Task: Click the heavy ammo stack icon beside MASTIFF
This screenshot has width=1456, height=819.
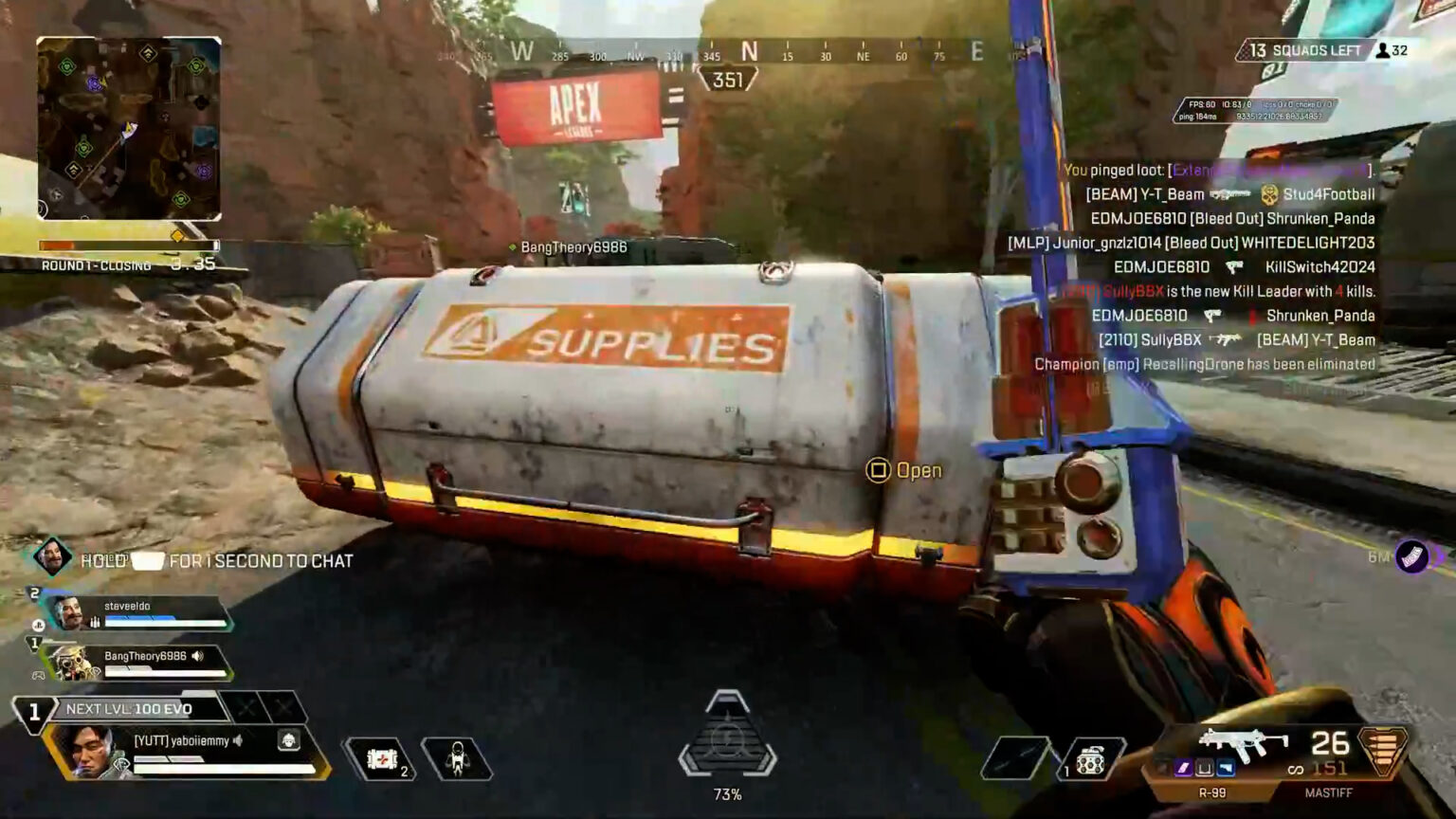Action: [x=1382, y=752]
